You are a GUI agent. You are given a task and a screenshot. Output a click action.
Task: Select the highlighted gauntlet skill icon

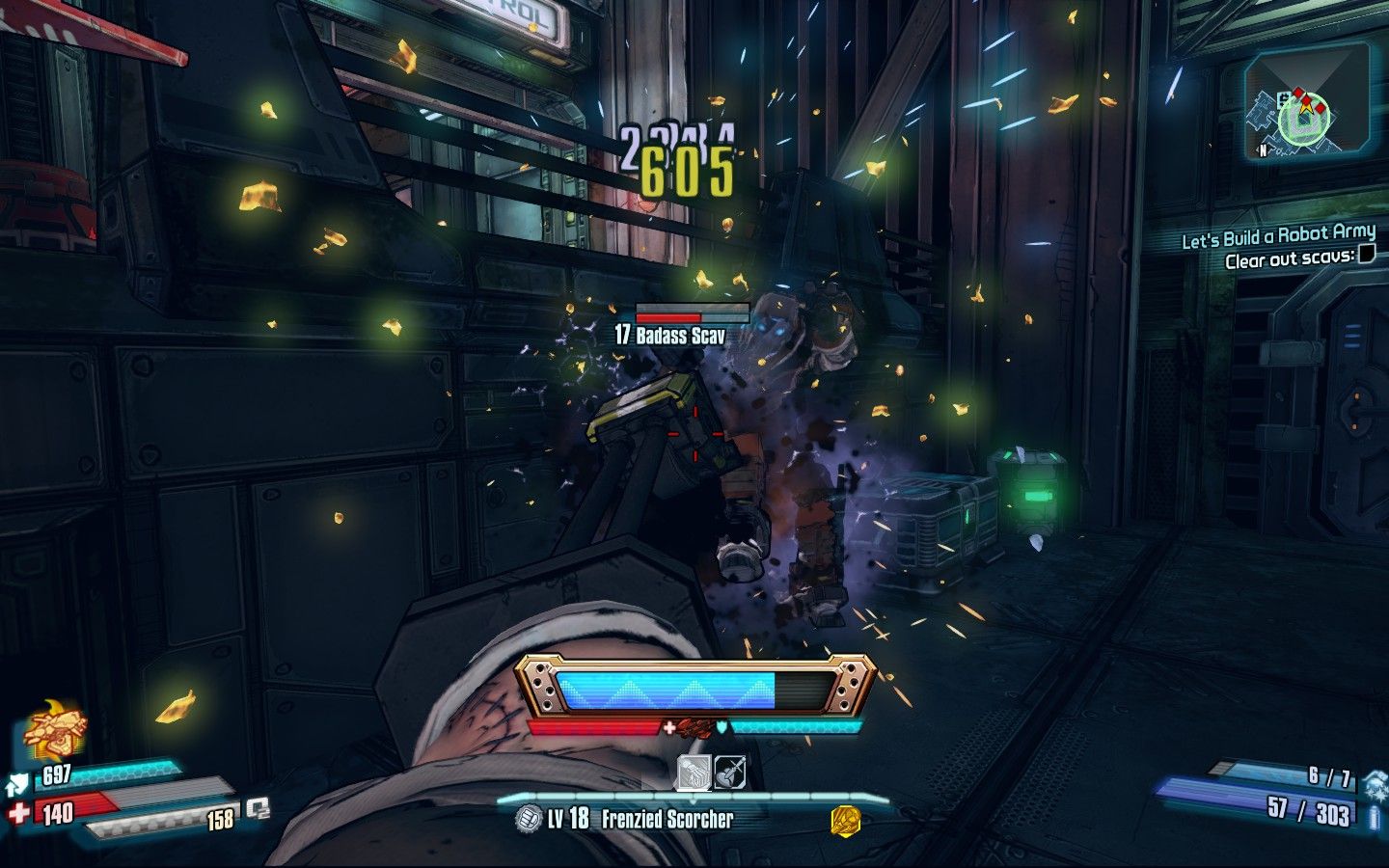(694, 773)
